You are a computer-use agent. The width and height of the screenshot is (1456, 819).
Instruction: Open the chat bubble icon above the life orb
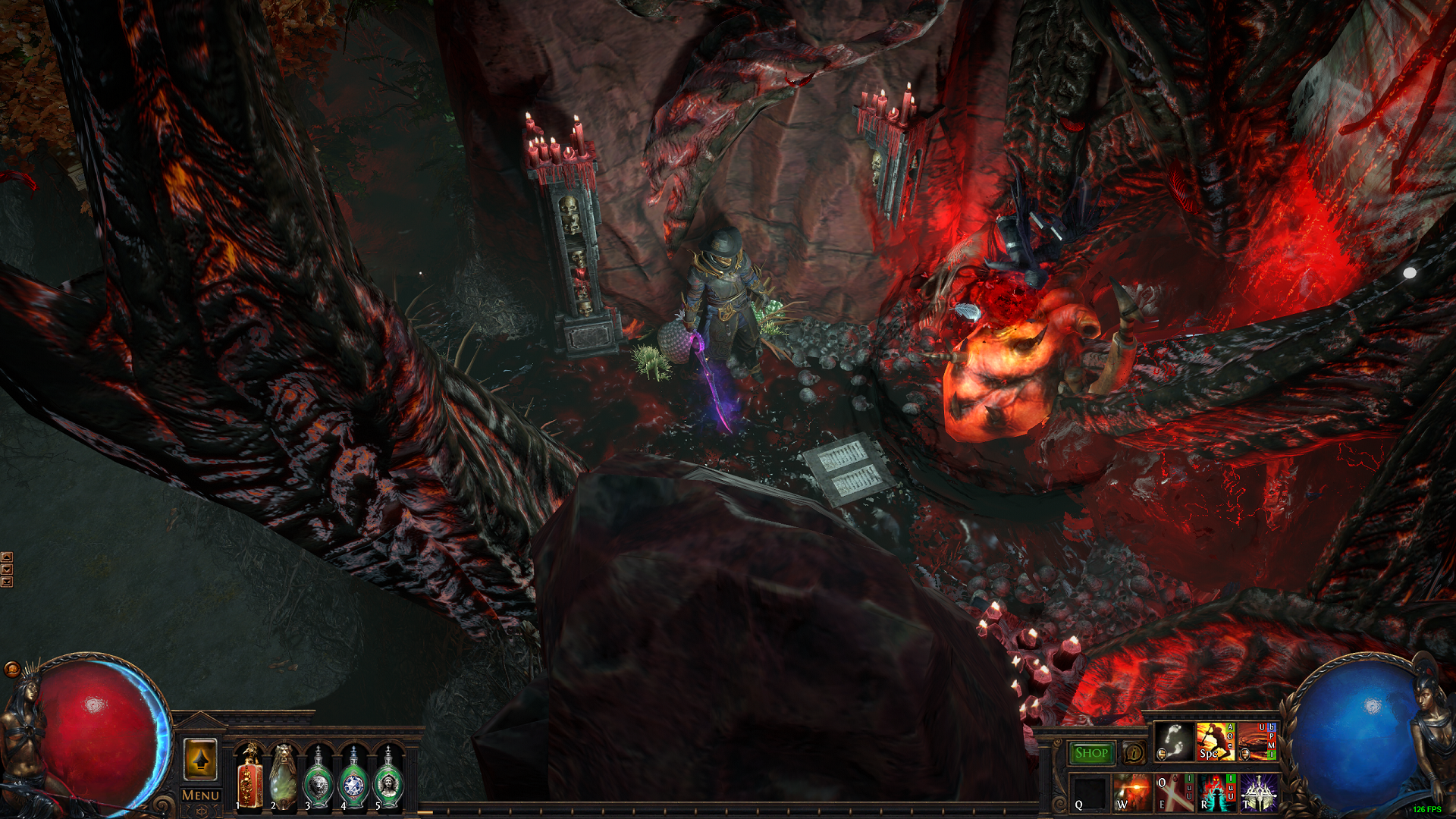point(12,669)
